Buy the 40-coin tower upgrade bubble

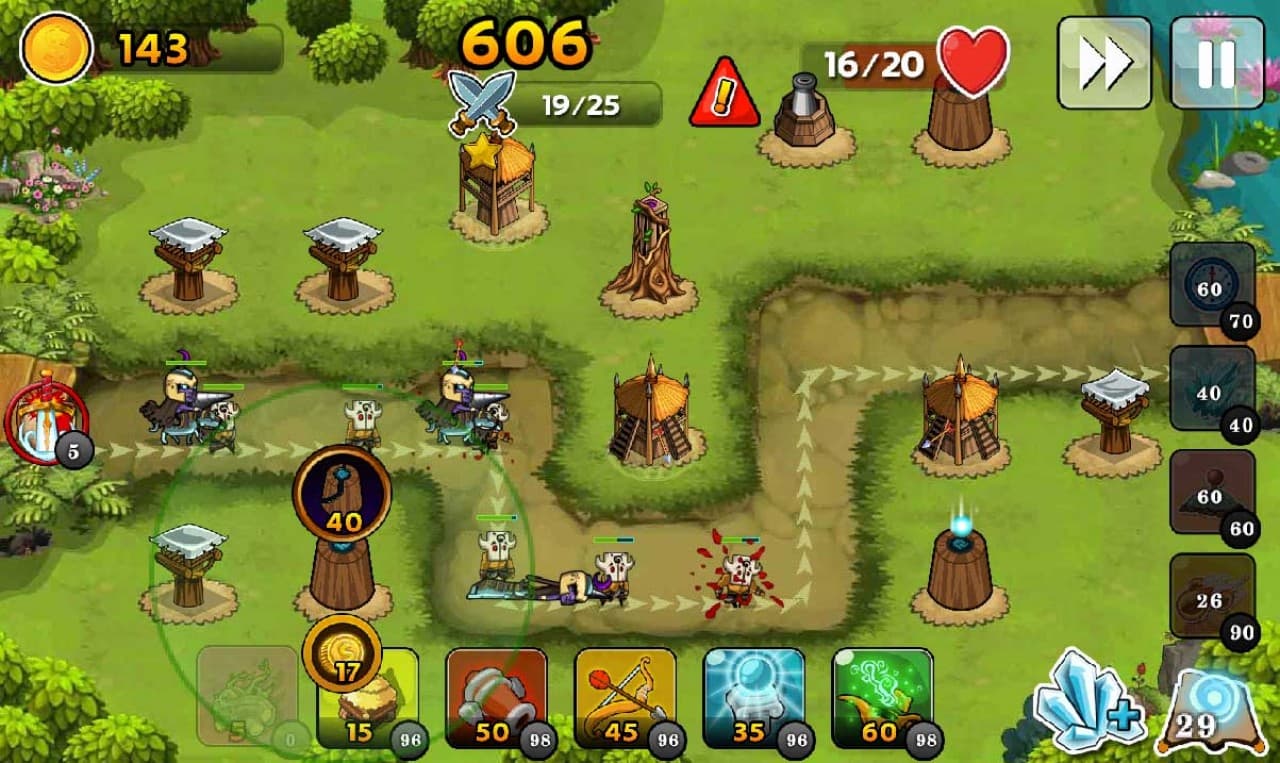pos(342,493)
